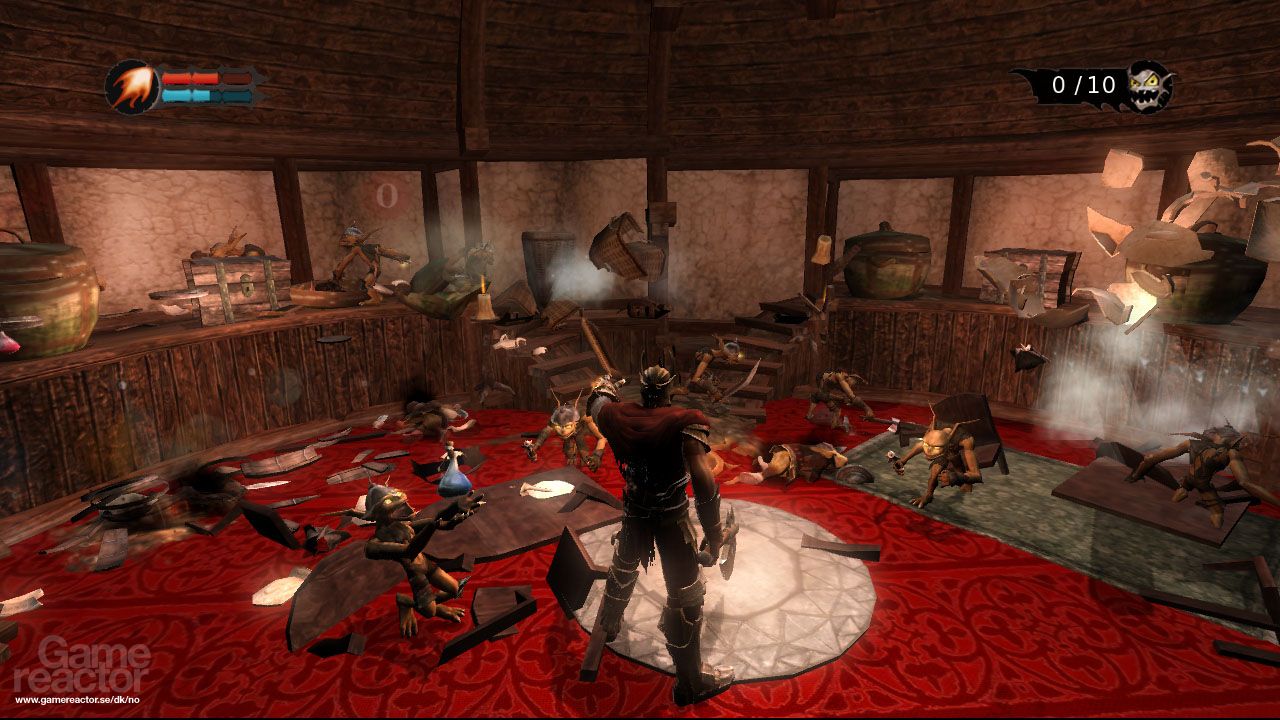Screen dimensions: 1280x720
Task: Click the minion horde face icon
Action: (x=1148, y=86)
